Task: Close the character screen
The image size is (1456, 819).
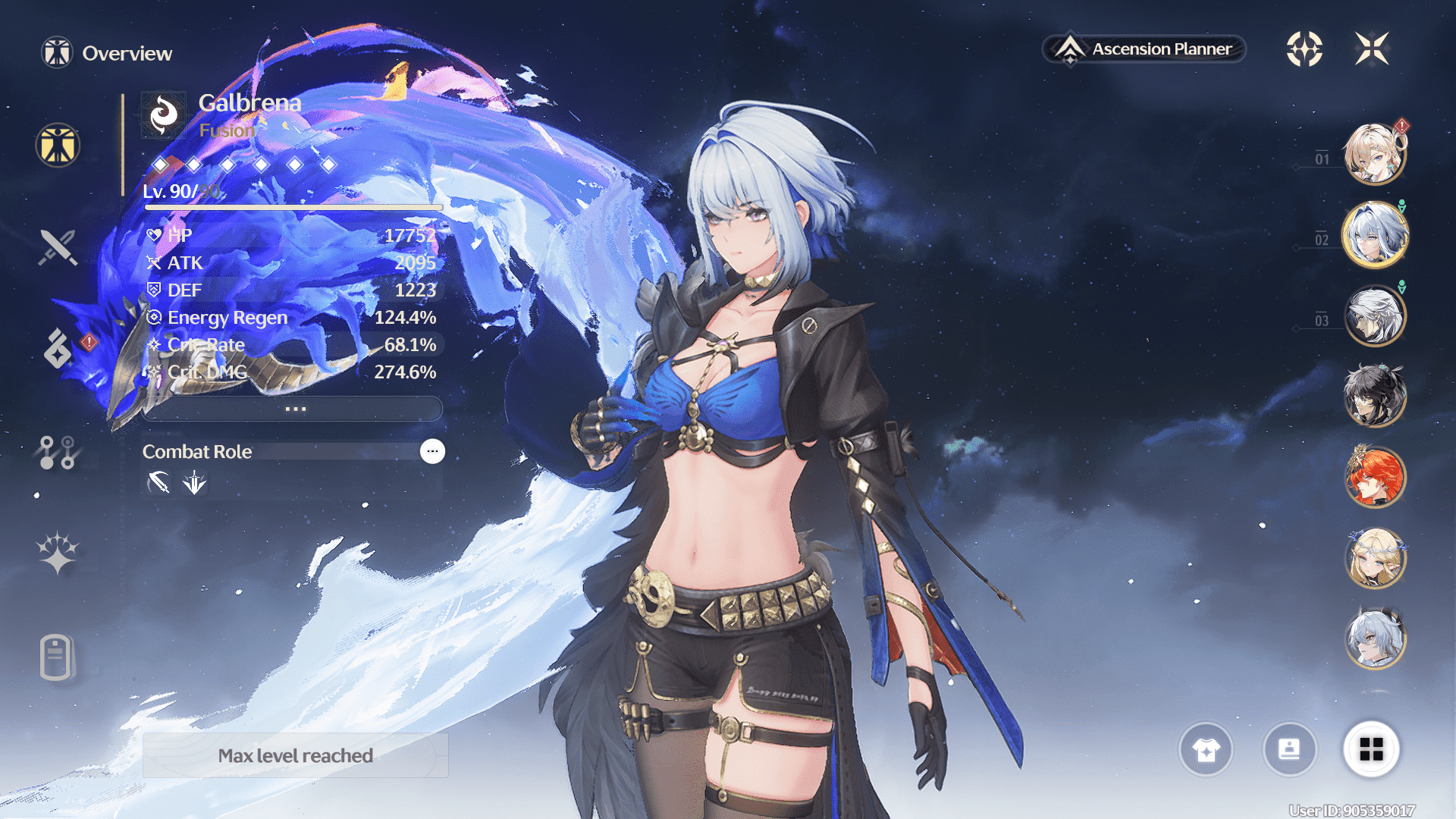Action: [x=1372, y=49]
